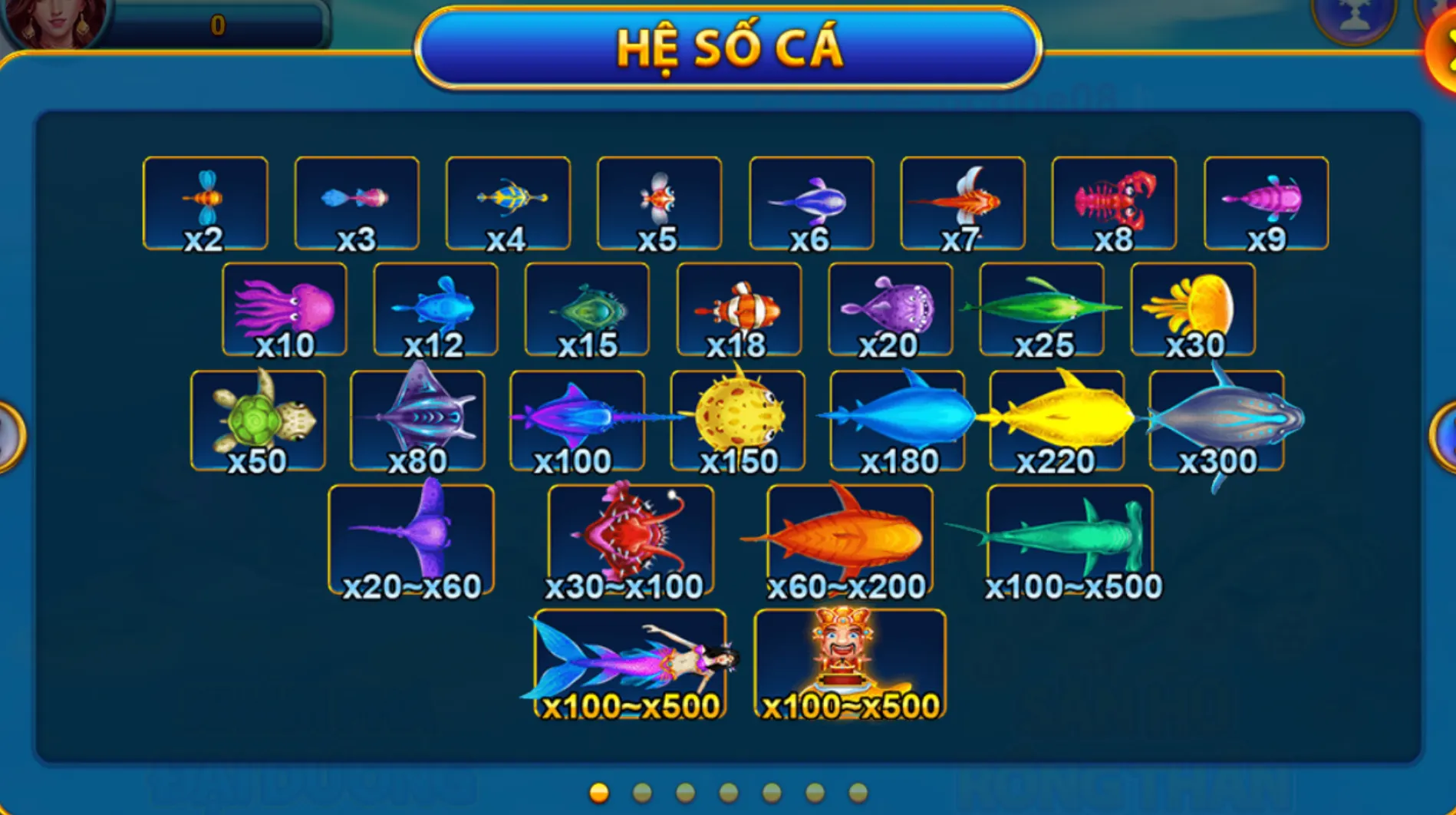Open the x100~x500 Fortune God symbol
Image resolution: width=1456 pixels, height=815 pixels.
pyautogui.click(x=847, y=660)
